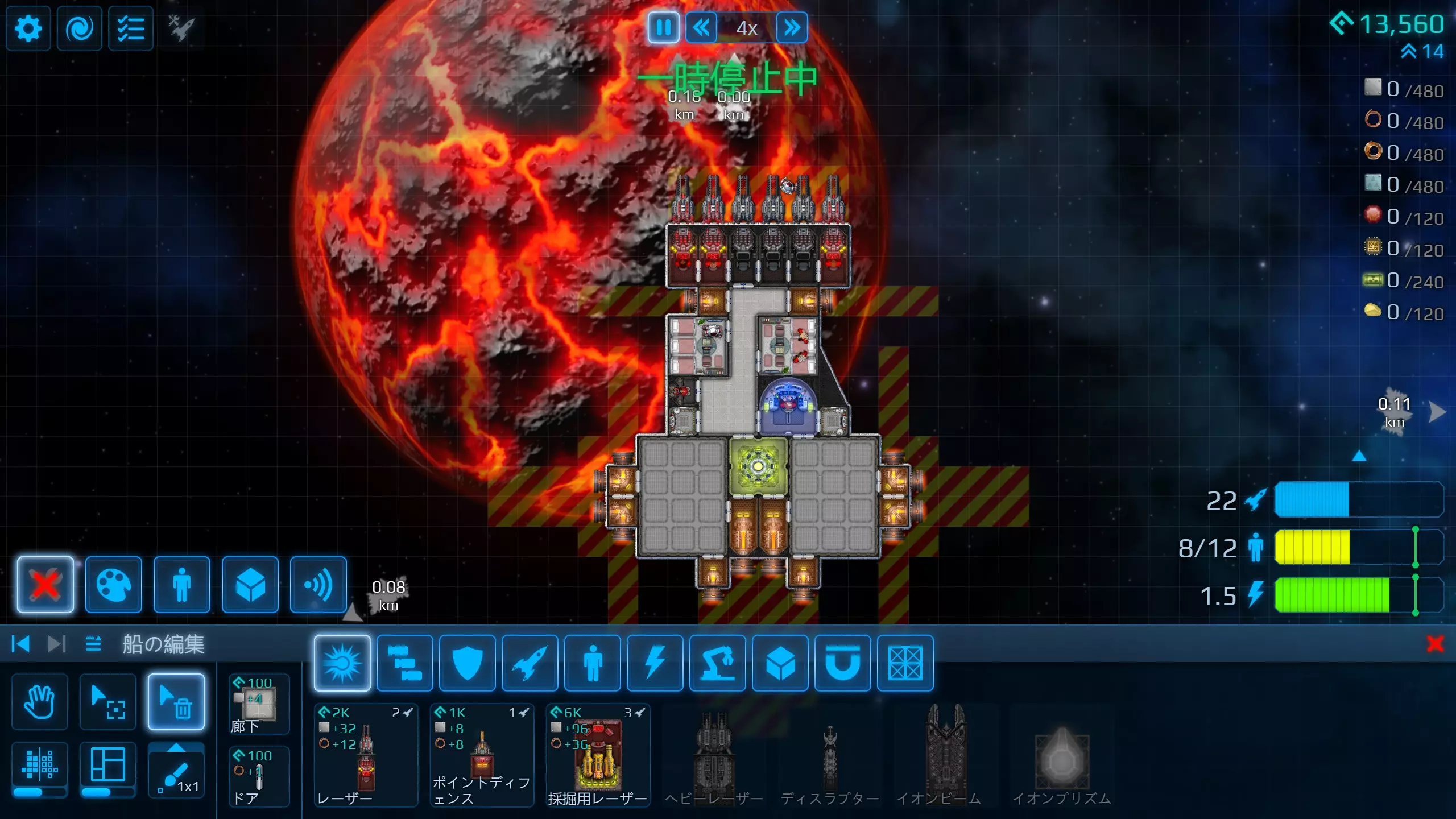Open the crew person button above the editor
This screenshot has width=1456, height=819.
click(x=182, y=585)
